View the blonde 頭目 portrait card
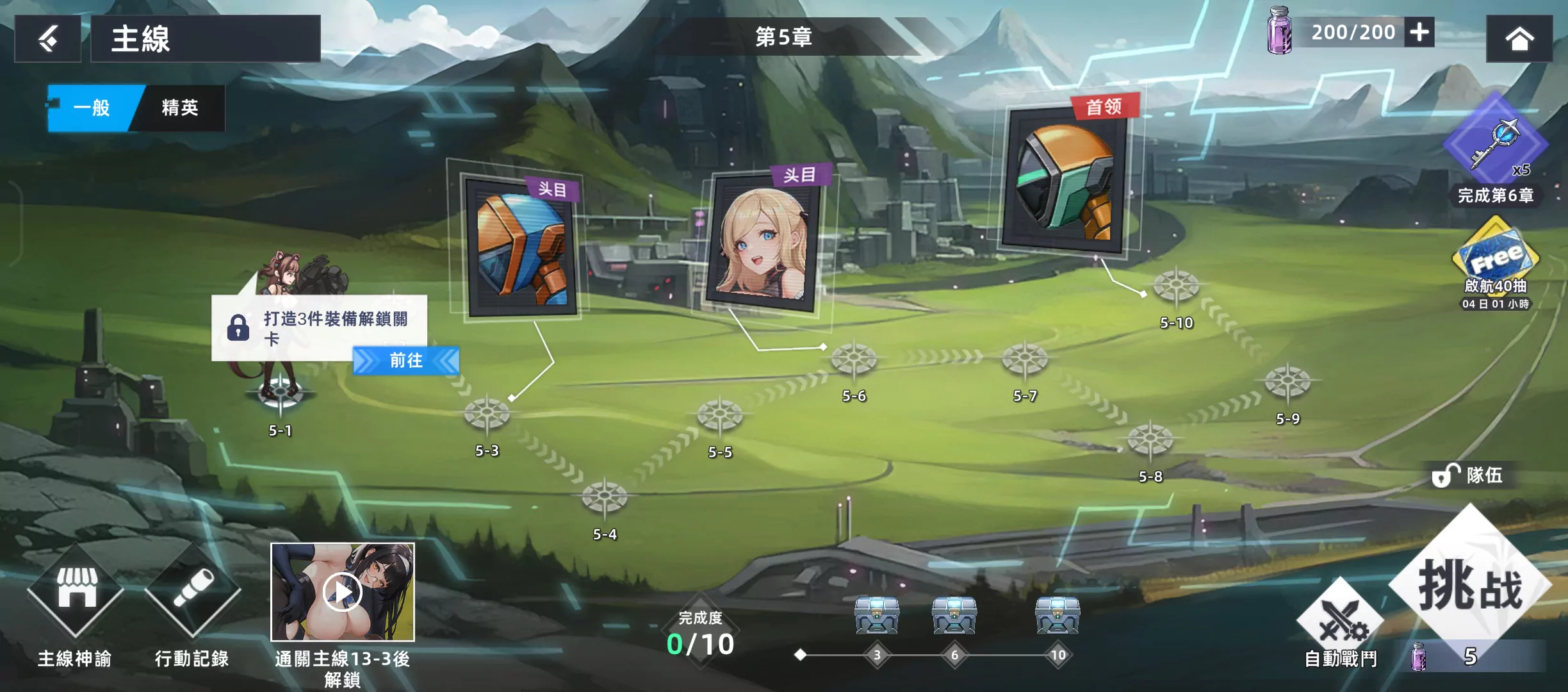The width and height of the screenshot is (1568, 692). (762, 245)
